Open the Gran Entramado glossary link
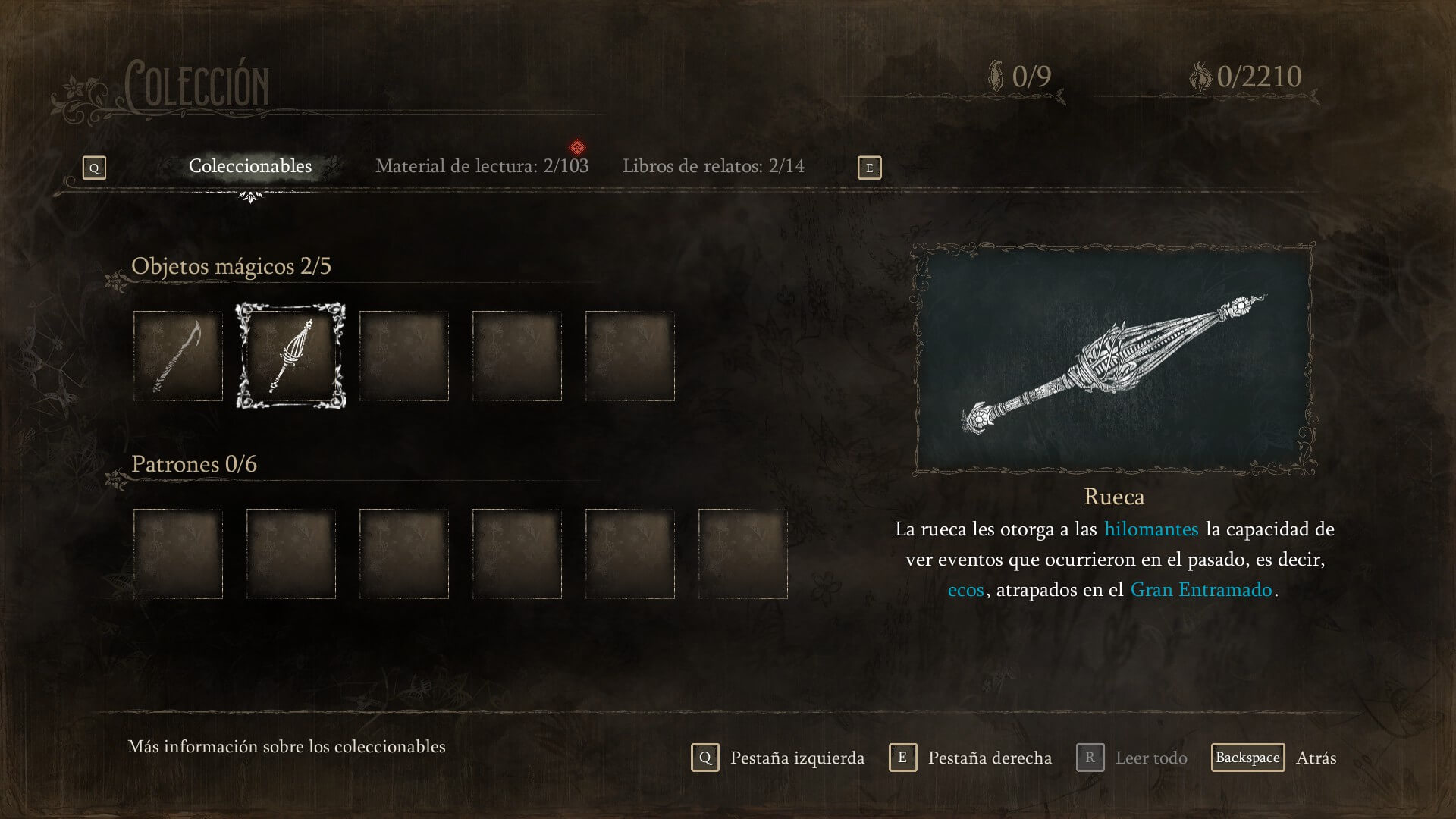The height and width of the screenshot is (819, 1456). [x=1200, y=589]
